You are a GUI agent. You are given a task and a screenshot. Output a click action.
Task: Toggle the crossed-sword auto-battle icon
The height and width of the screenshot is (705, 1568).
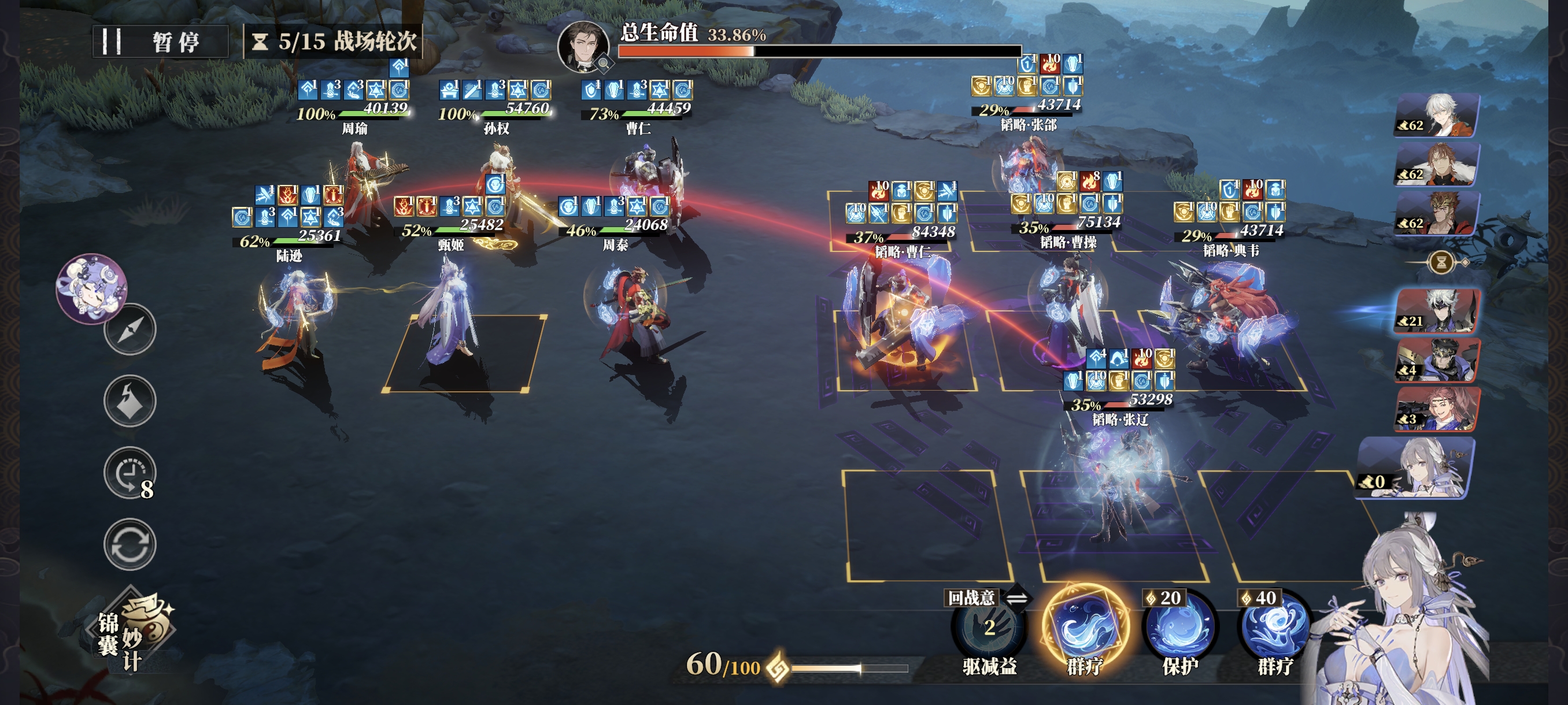click(x=130, y=330)
